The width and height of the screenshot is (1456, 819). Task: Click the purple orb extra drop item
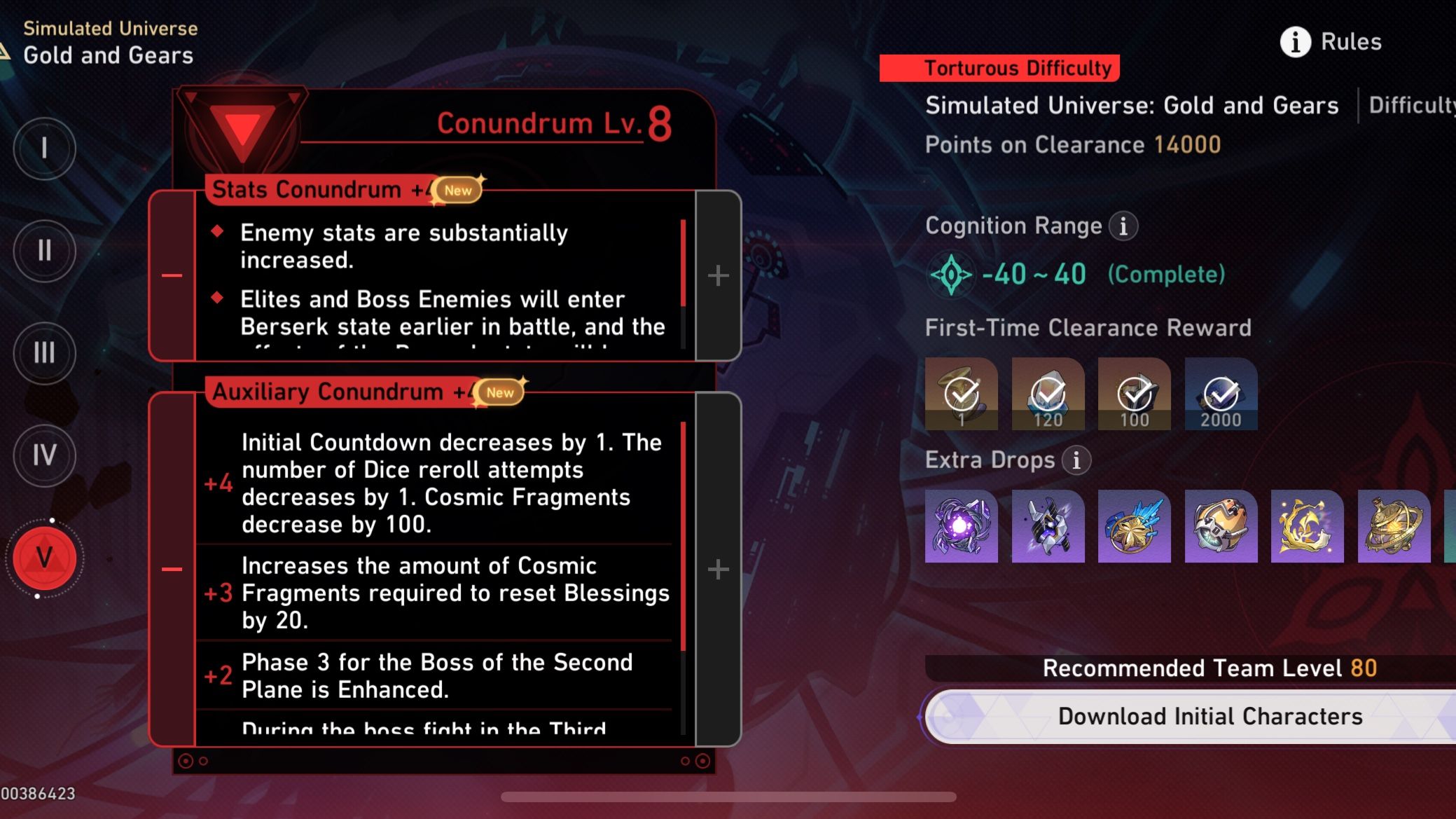point(961,526)
